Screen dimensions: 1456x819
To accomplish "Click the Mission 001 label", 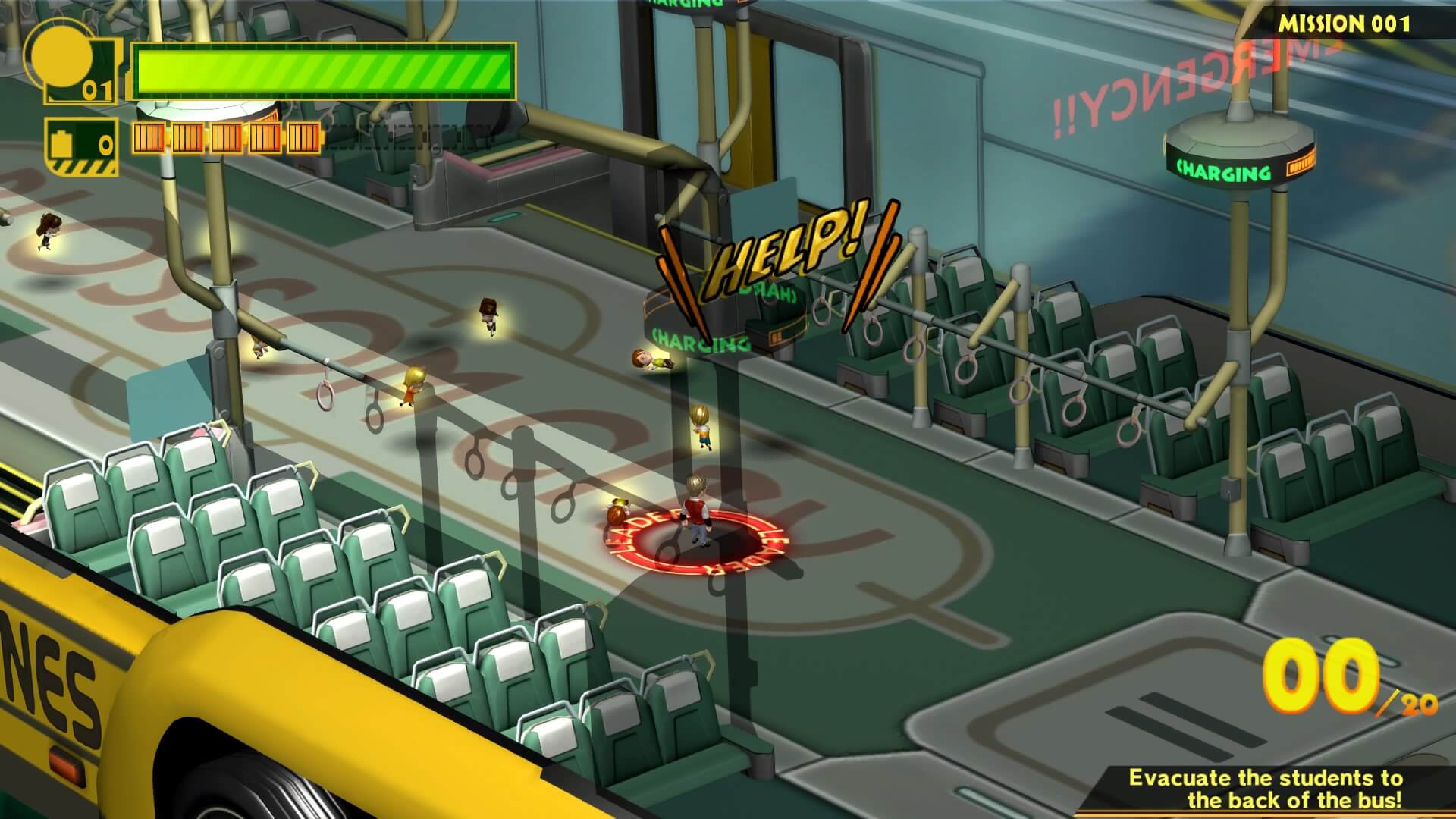I will (x=1344, y=24).
